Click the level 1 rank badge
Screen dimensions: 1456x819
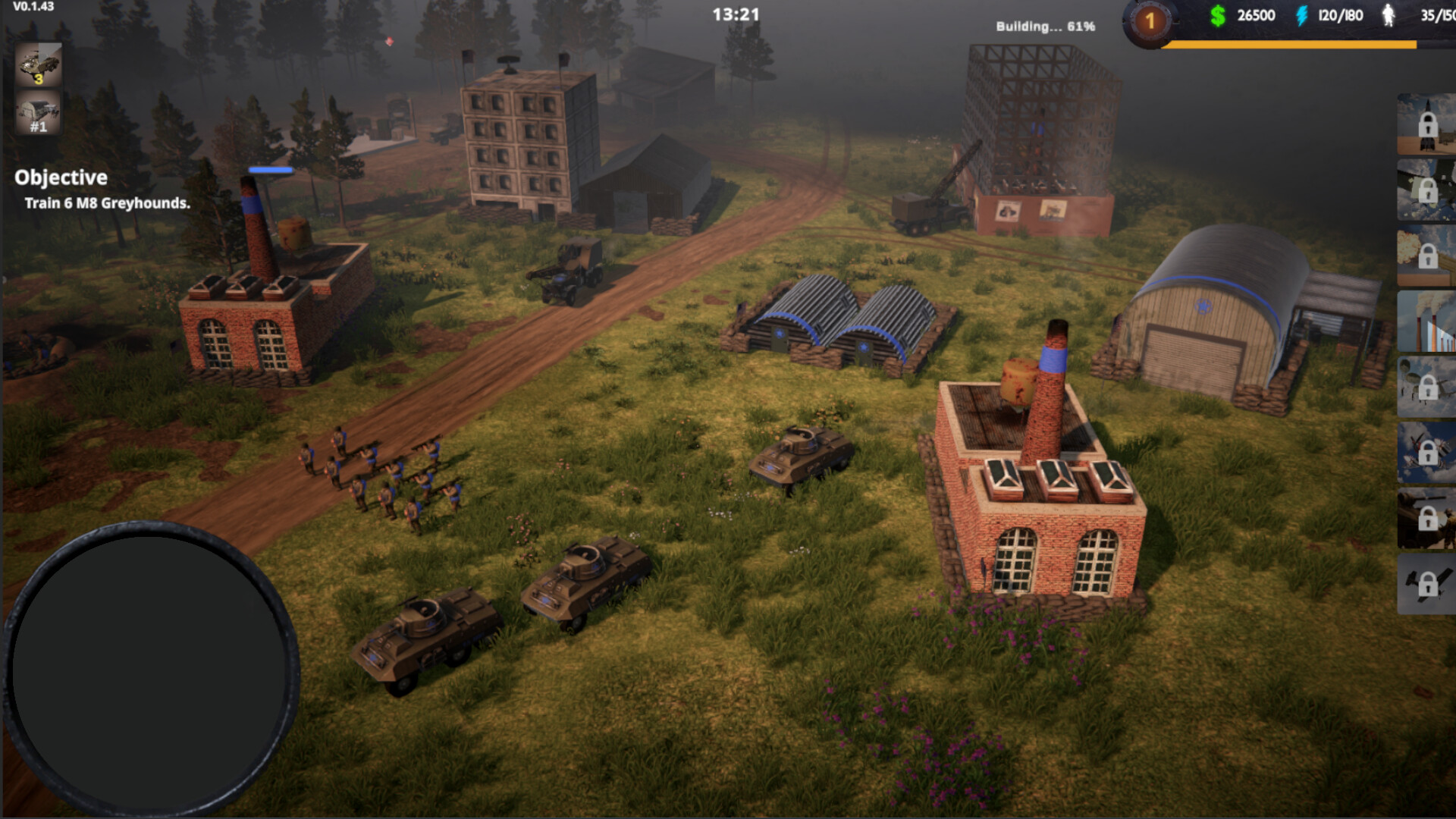coord(1150,21)
